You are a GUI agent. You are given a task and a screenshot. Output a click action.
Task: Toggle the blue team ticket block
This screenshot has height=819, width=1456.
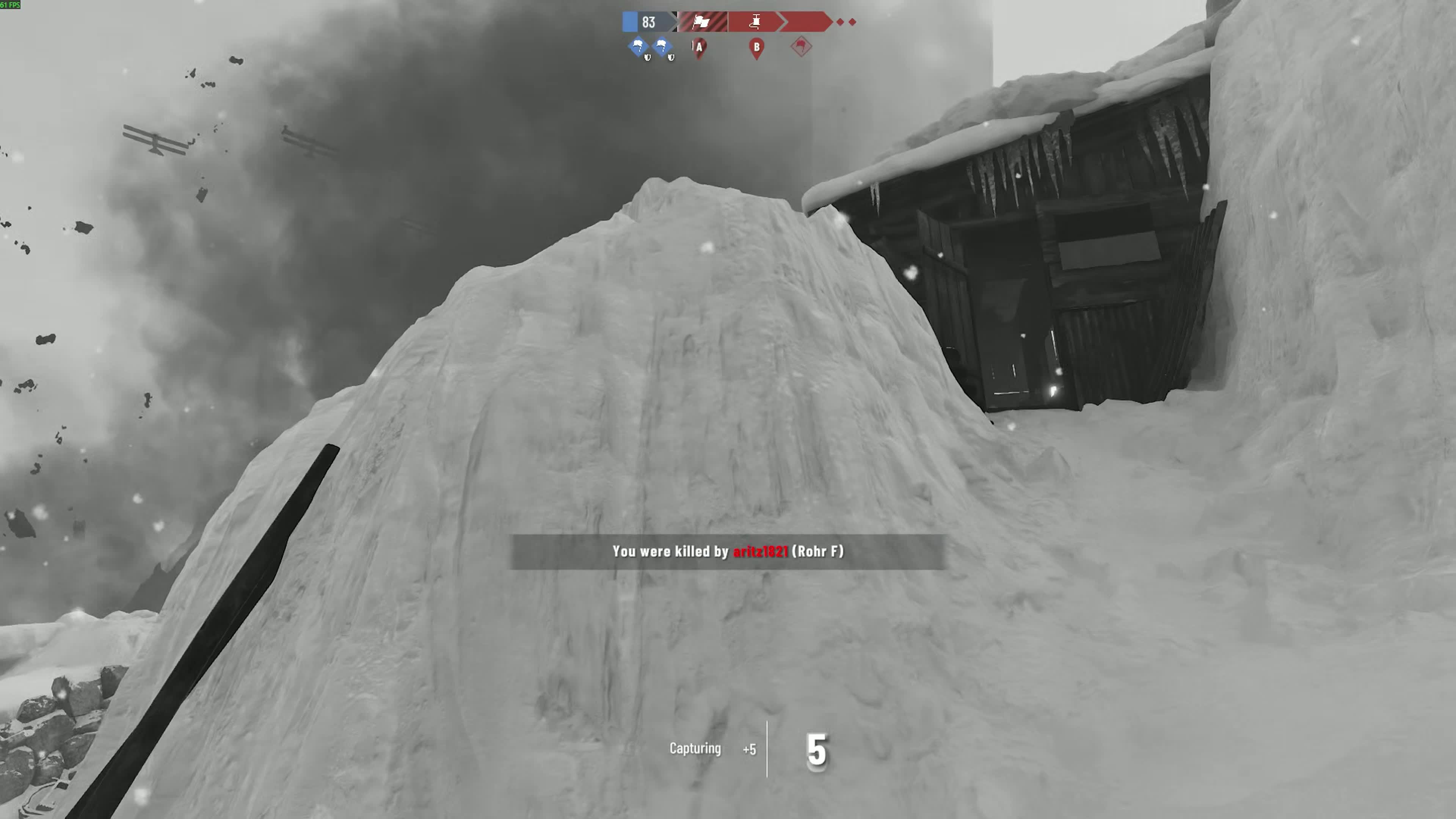pos(630,22)
